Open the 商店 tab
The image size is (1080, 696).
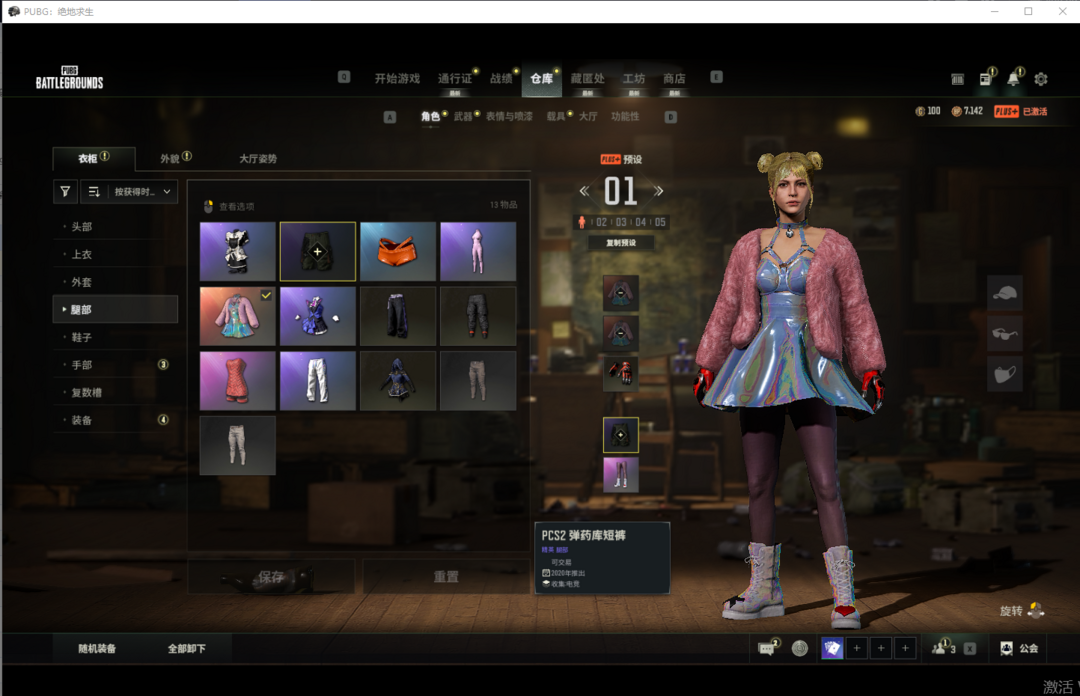[674, 79]
